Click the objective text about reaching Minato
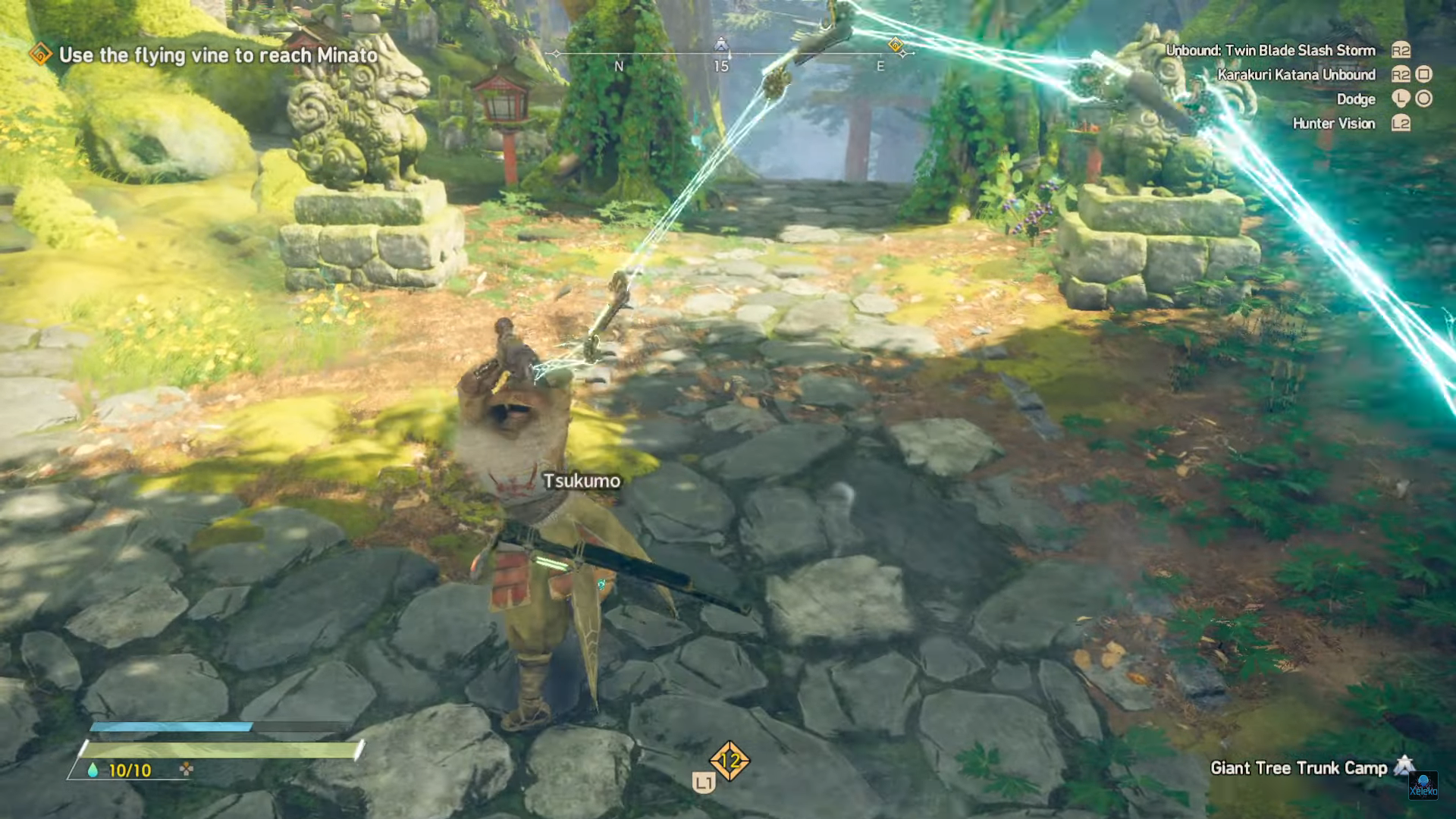This screenshot has width=1456, height=819. pos(216,55)
